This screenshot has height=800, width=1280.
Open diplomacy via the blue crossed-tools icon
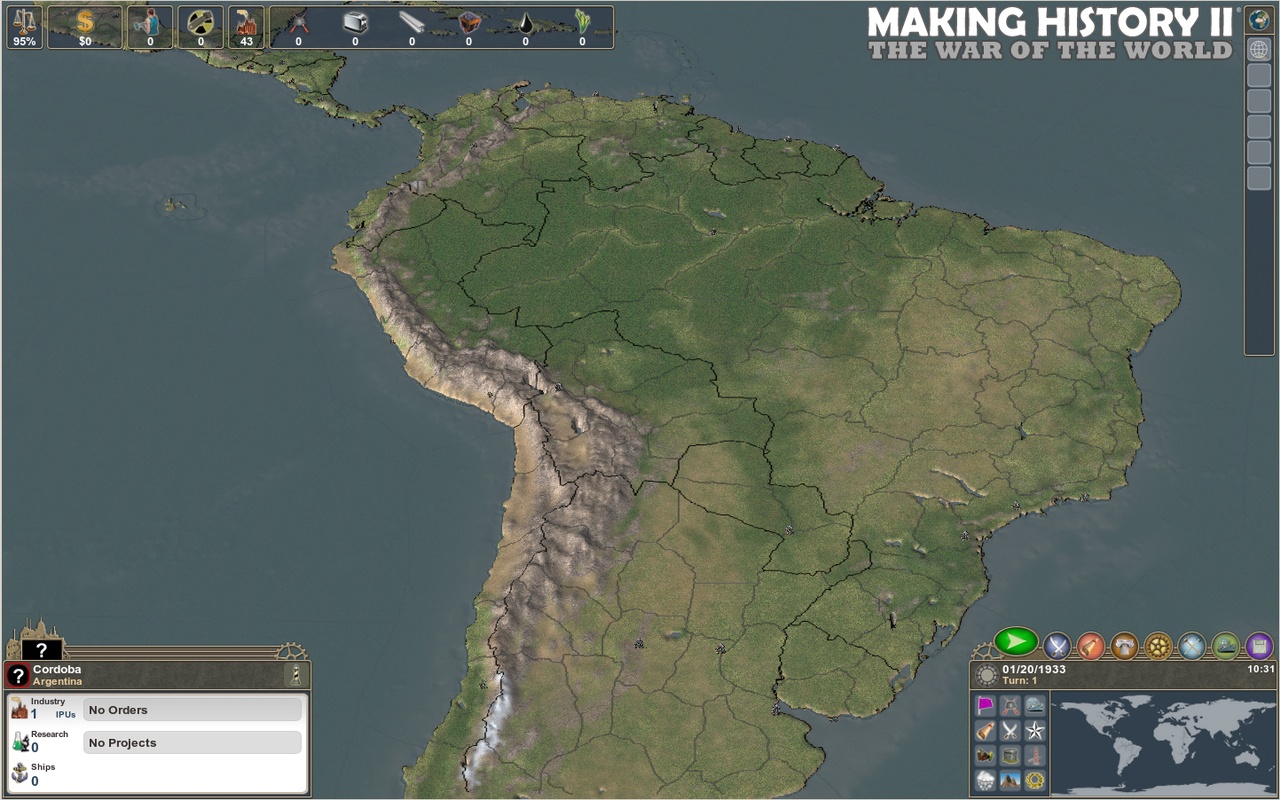point(1192,645)
